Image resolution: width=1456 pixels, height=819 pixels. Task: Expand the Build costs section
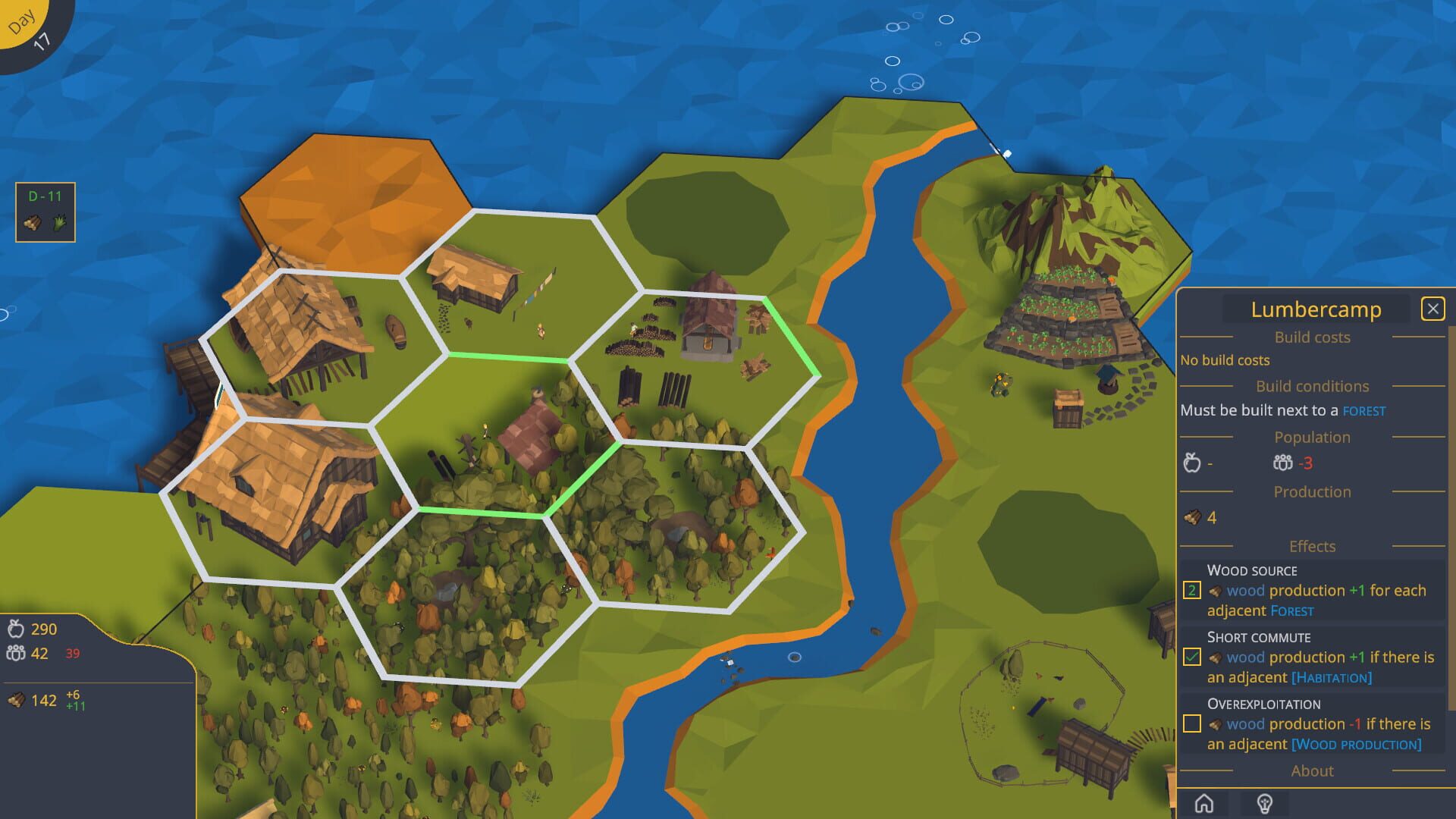(x=1312, y=337)
